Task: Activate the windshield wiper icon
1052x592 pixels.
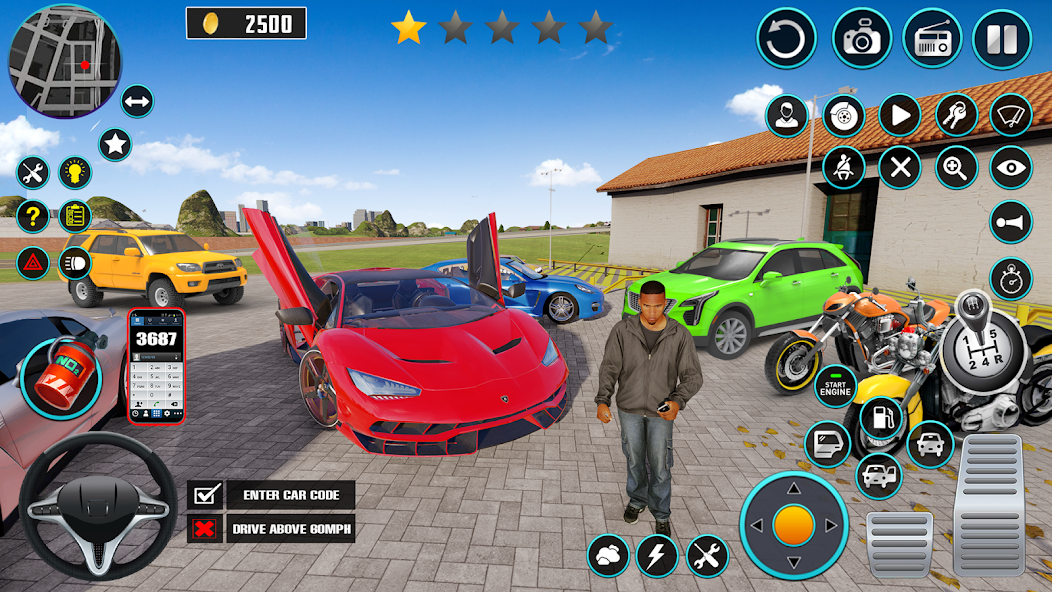Action: [x=1010, y=115]
